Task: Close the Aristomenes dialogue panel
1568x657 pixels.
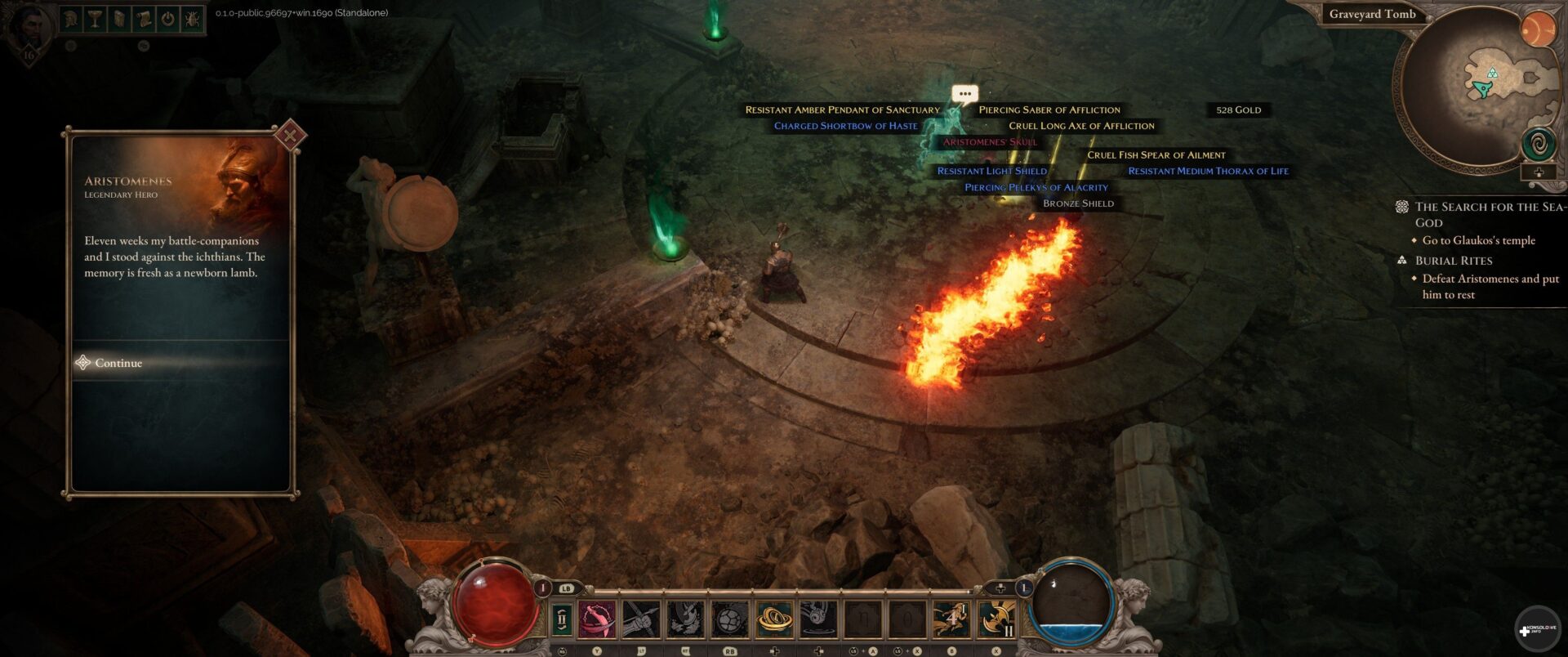Action: (x=290, y=135)
